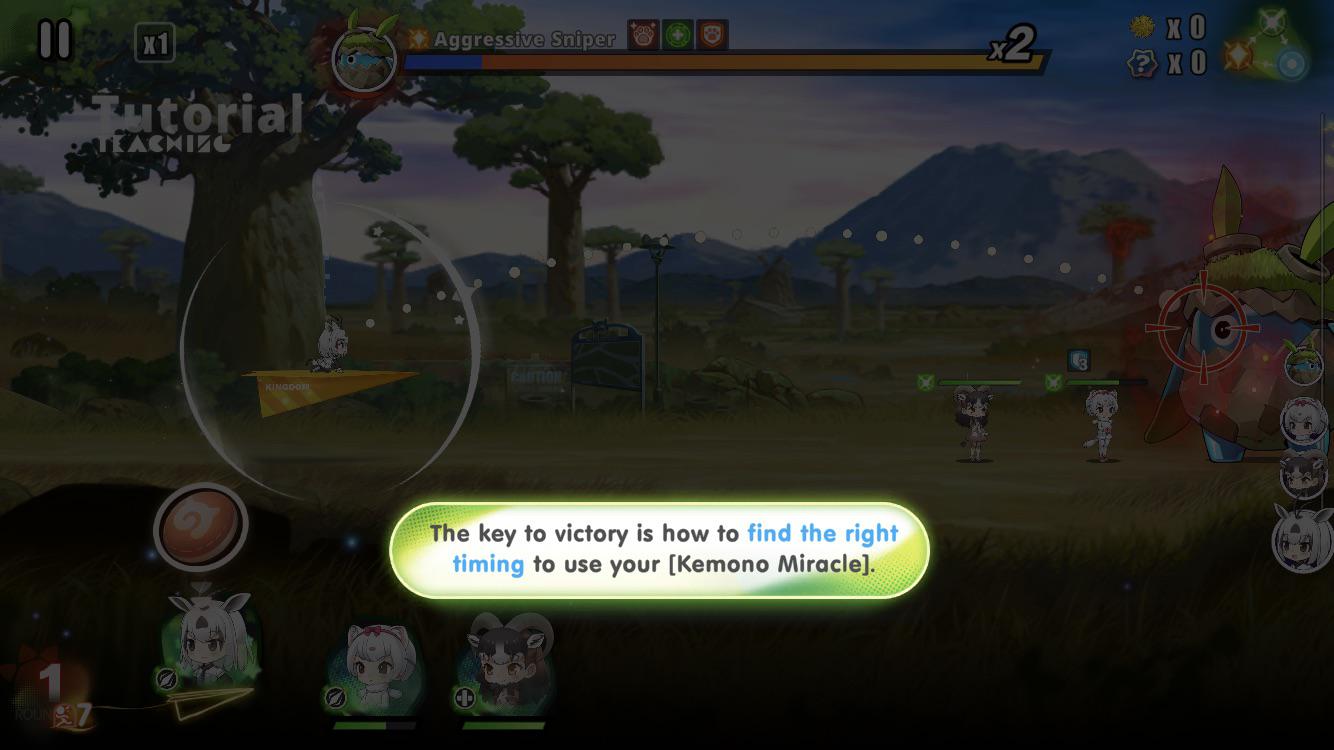Screen dimensions: 1334x750
Task: Select the orange Kemono Miracle skill button
Action: click(200, 525)
